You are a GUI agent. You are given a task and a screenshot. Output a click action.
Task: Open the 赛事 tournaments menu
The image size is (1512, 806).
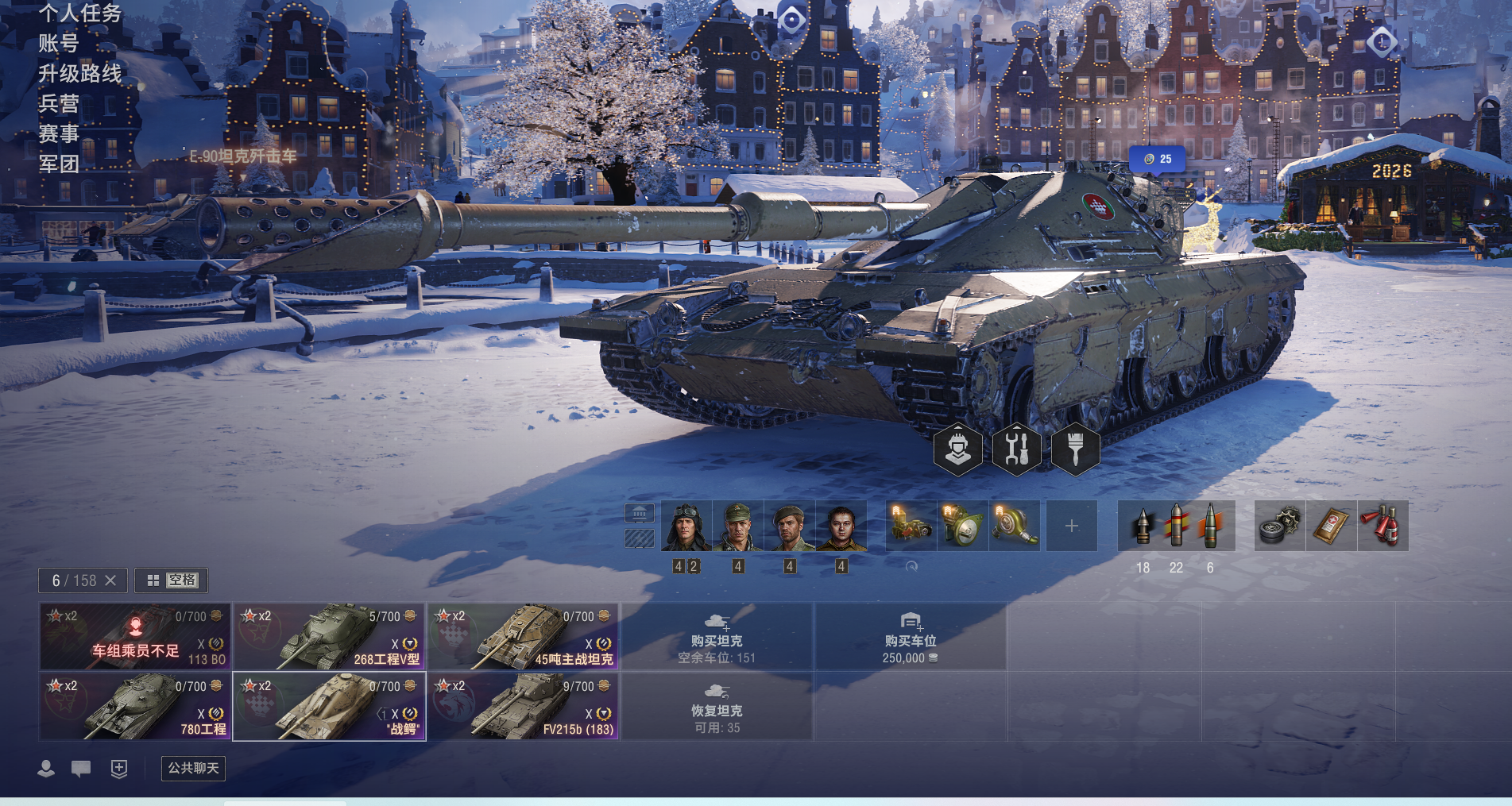click(x=59, y=133)
